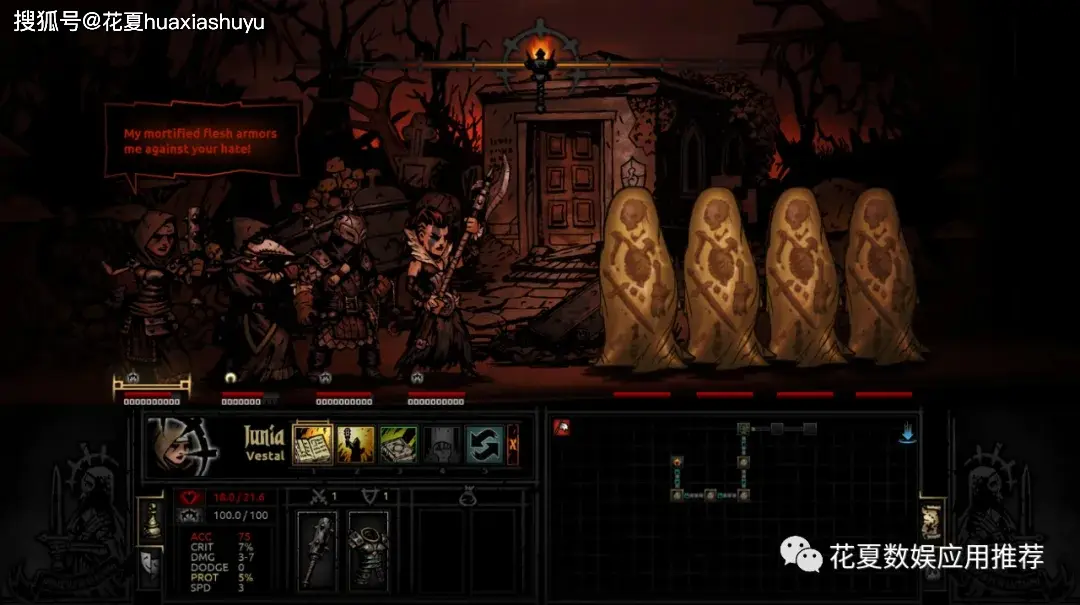Click the orange X pass turn button

click(513, 443)
